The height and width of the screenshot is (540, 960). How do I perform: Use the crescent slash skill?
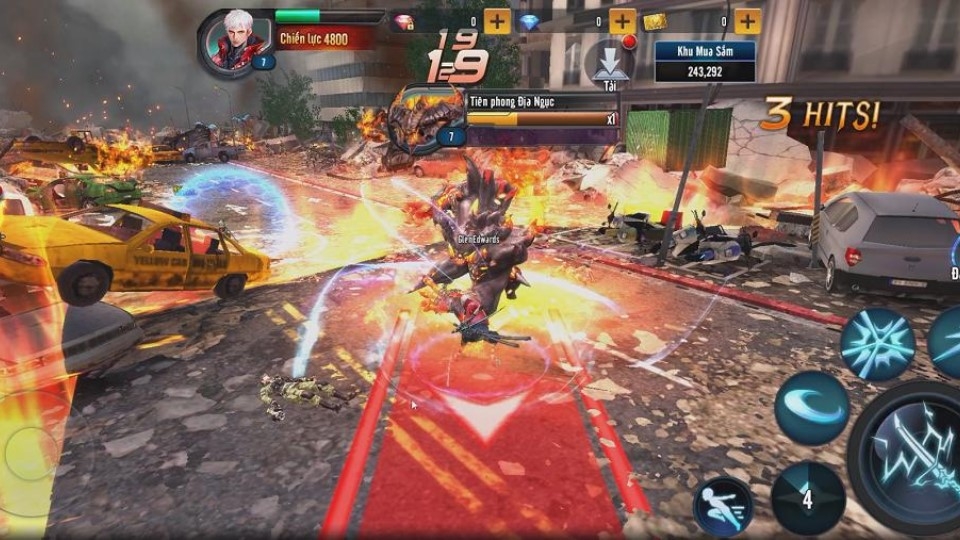(811, 408)
